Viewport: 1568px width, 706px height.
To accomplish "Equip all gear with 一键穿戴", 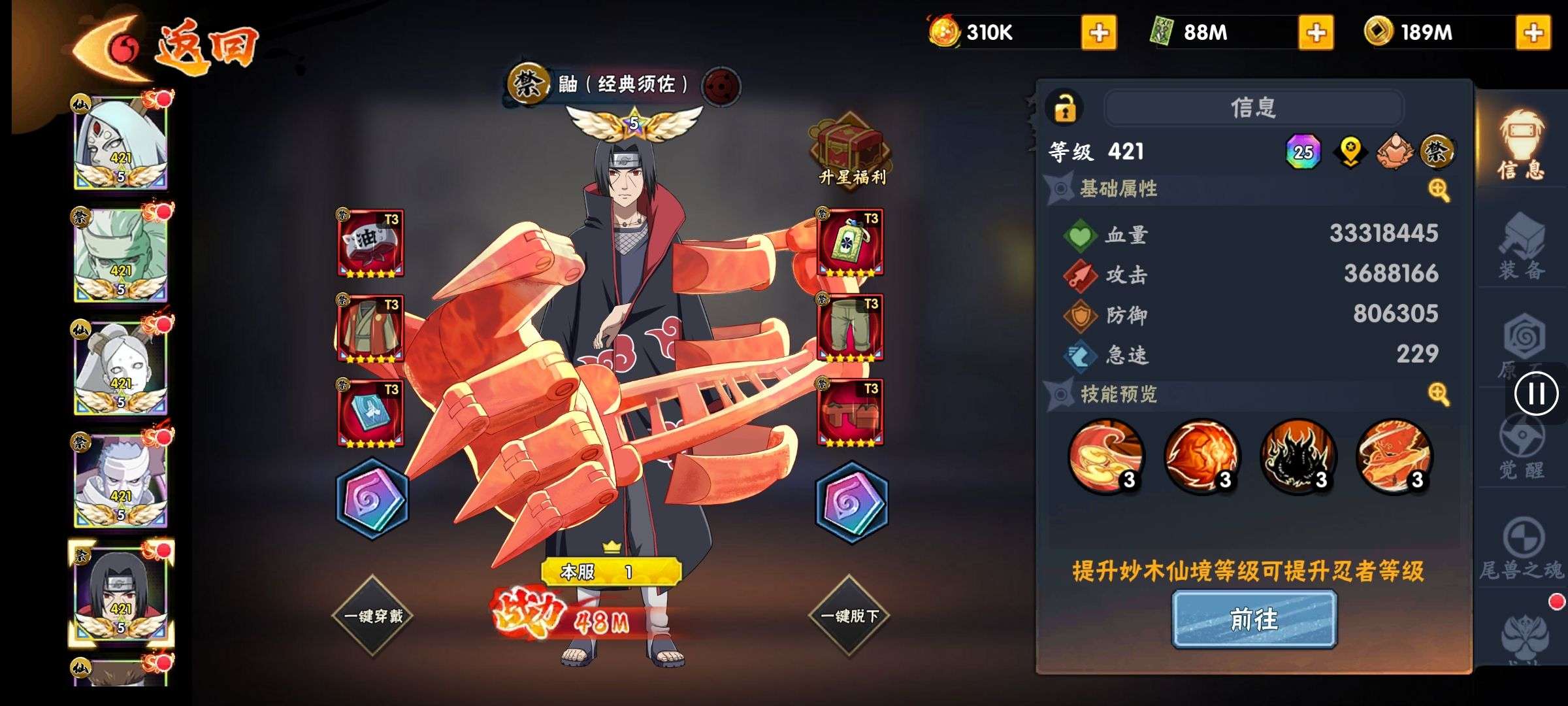I will (373, 616).
